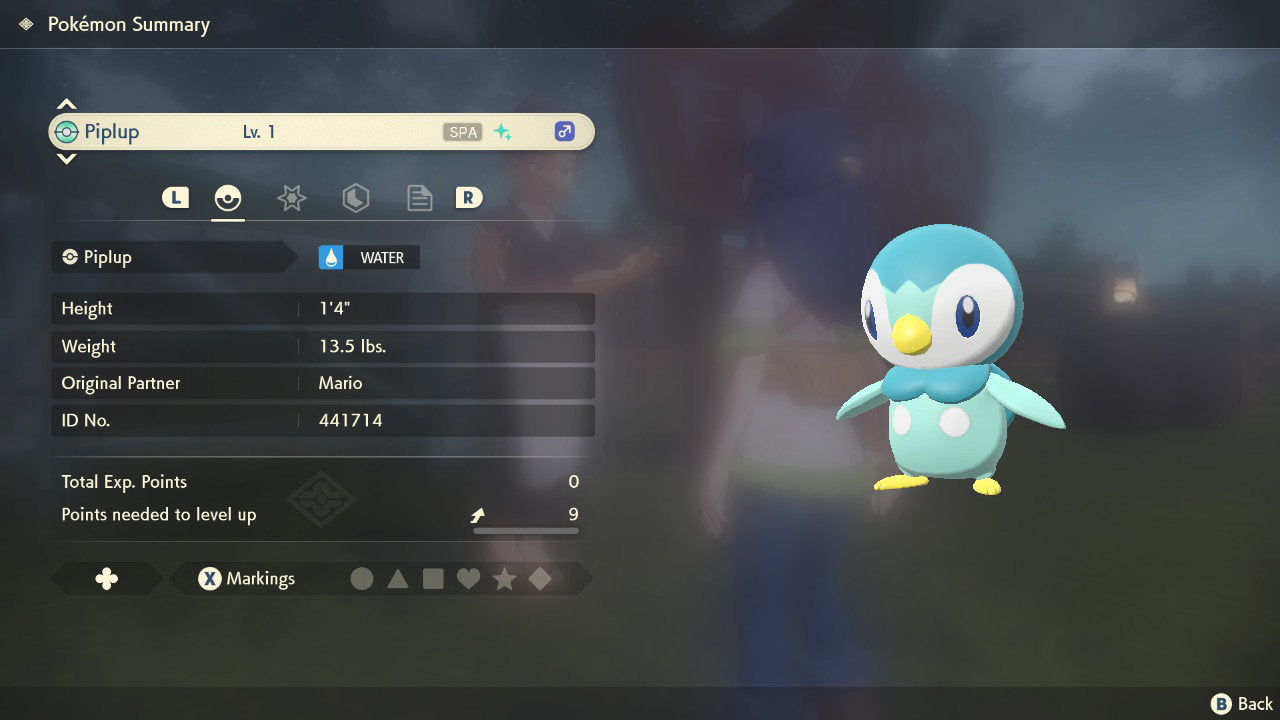Toggle the circle marking

tap(362, 579)
